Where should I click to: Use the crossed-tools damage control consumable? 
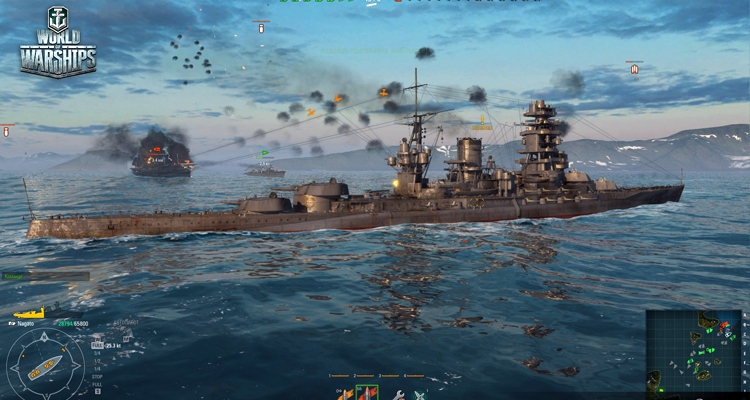pyautogui.click(x=420, y=394)
